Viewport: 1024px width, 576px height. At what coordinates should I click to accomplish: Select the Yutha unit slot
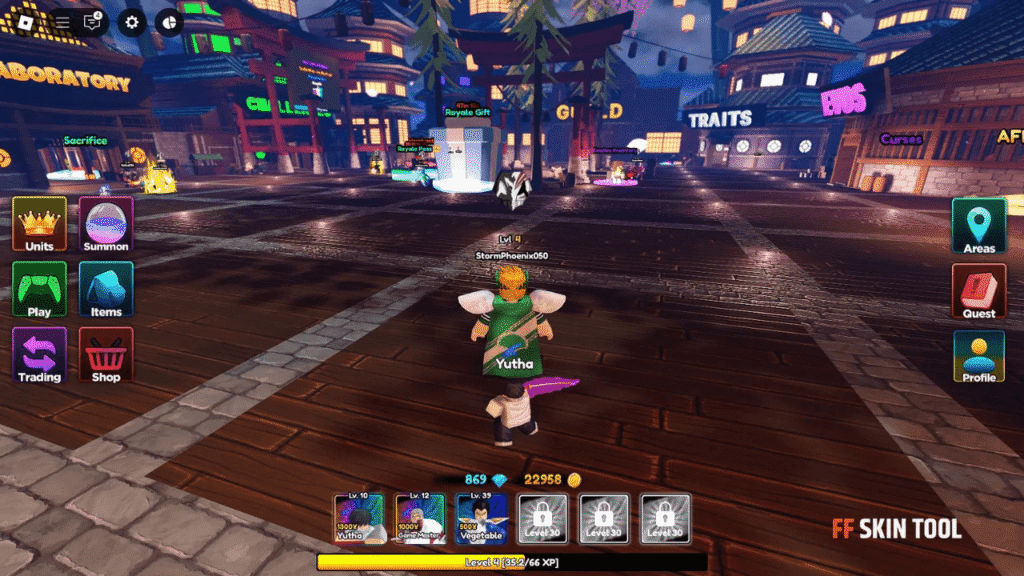tap(361, 519)
